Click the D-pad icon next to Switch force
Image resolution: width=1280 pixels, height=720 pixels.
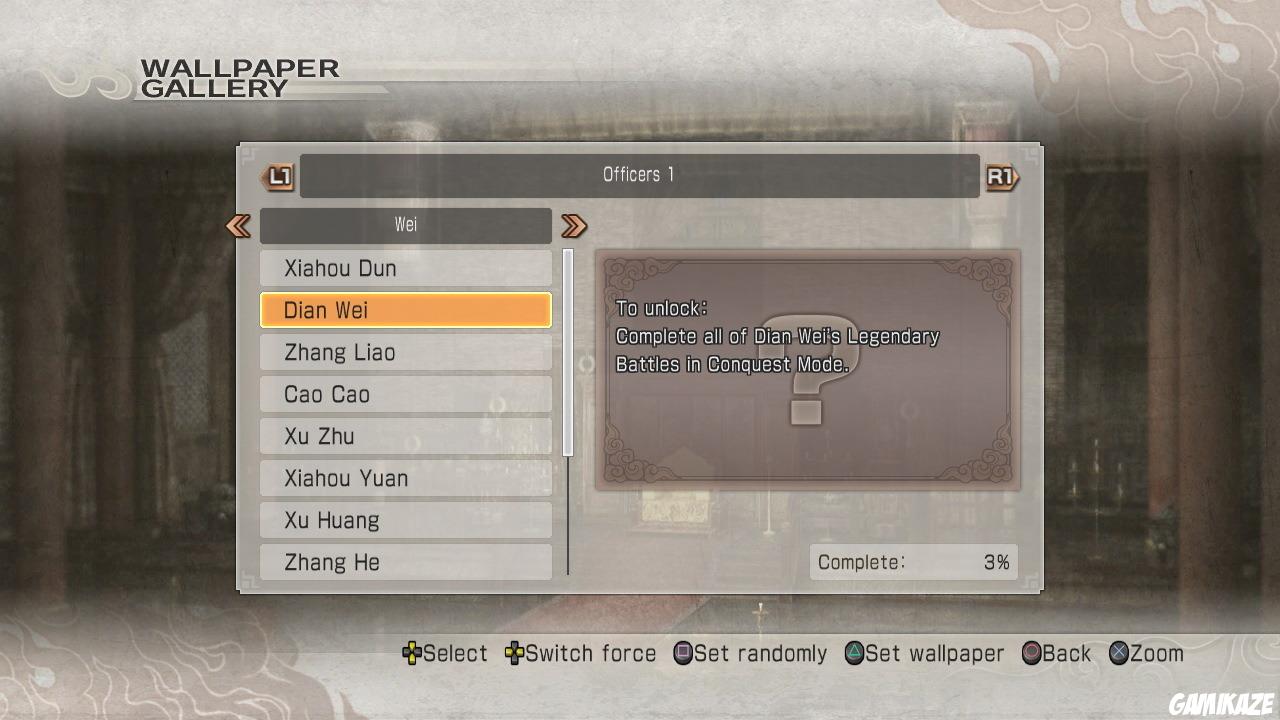point(516,653)
